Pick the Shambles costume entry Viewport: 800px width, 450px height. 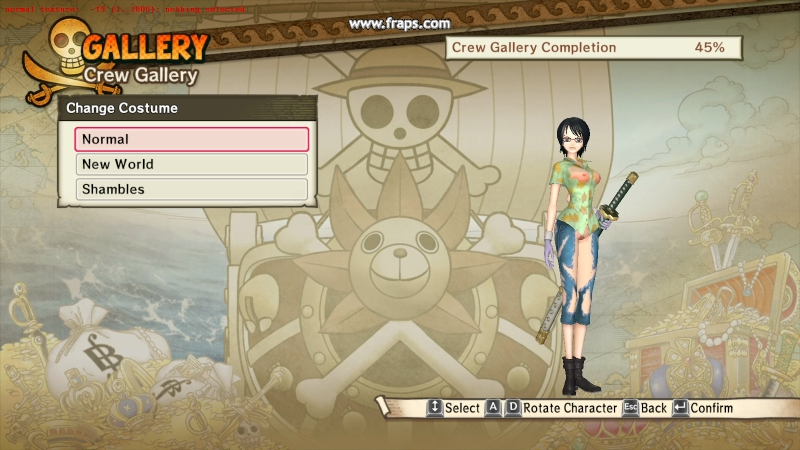(x=191, y=189)
